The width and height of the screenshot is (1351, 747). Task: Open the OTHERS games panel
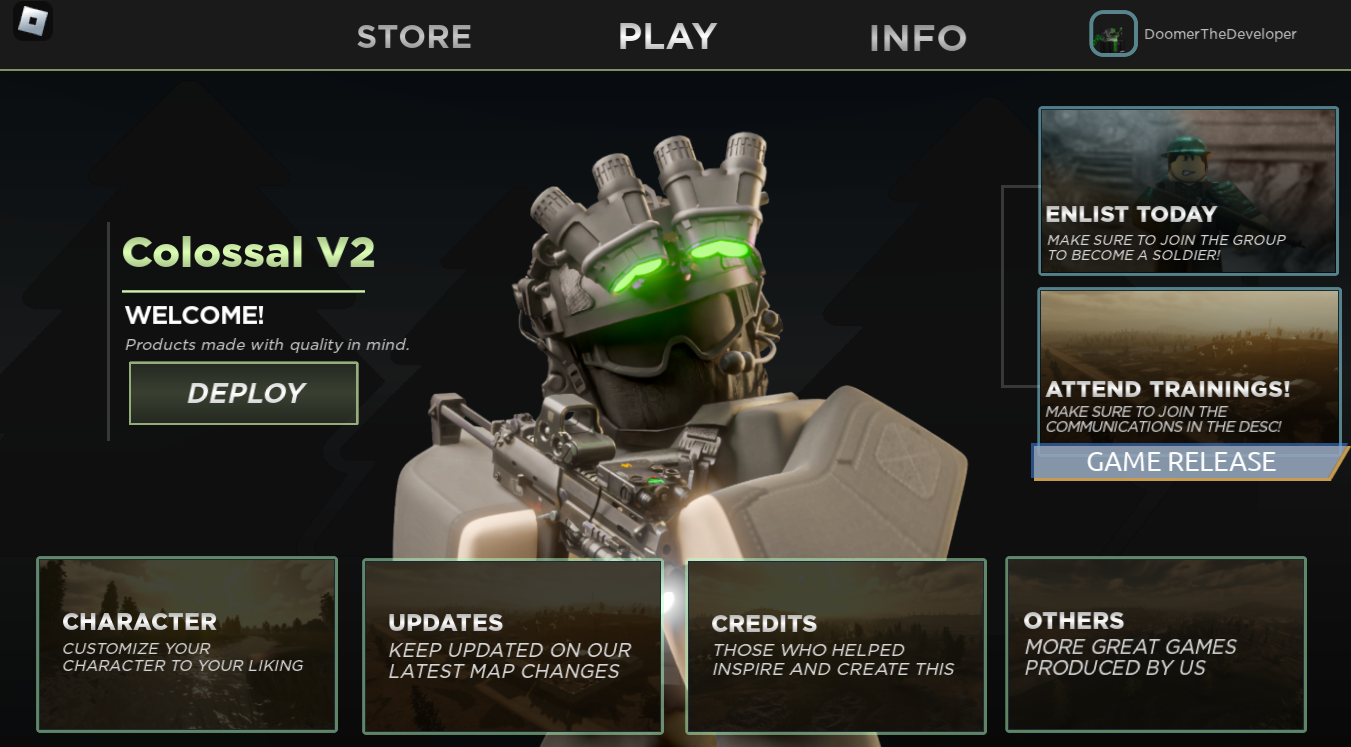pyautogui.click(x=1155, y=645)
